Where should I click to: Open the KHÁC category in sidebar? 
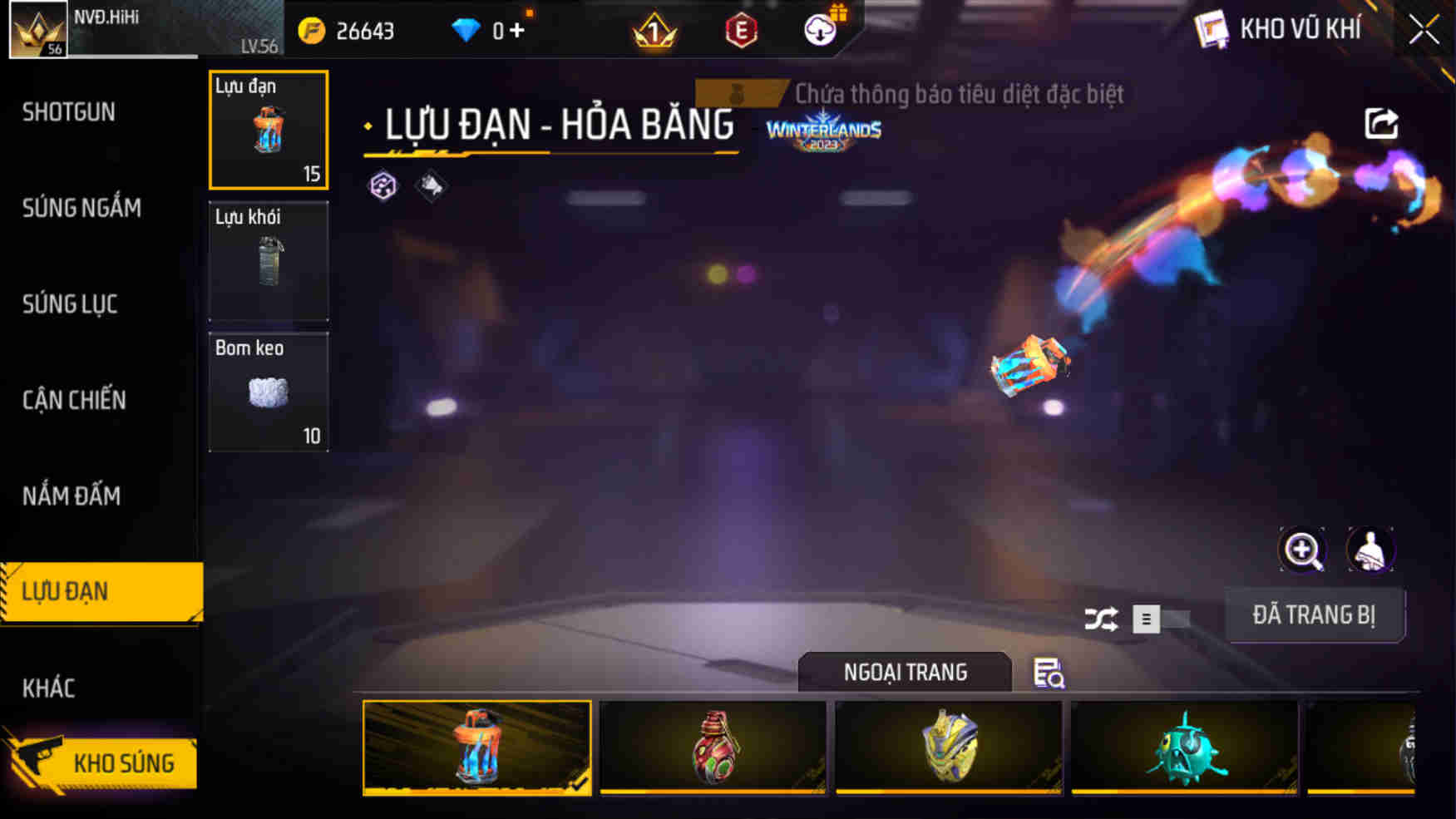[48, 688]
